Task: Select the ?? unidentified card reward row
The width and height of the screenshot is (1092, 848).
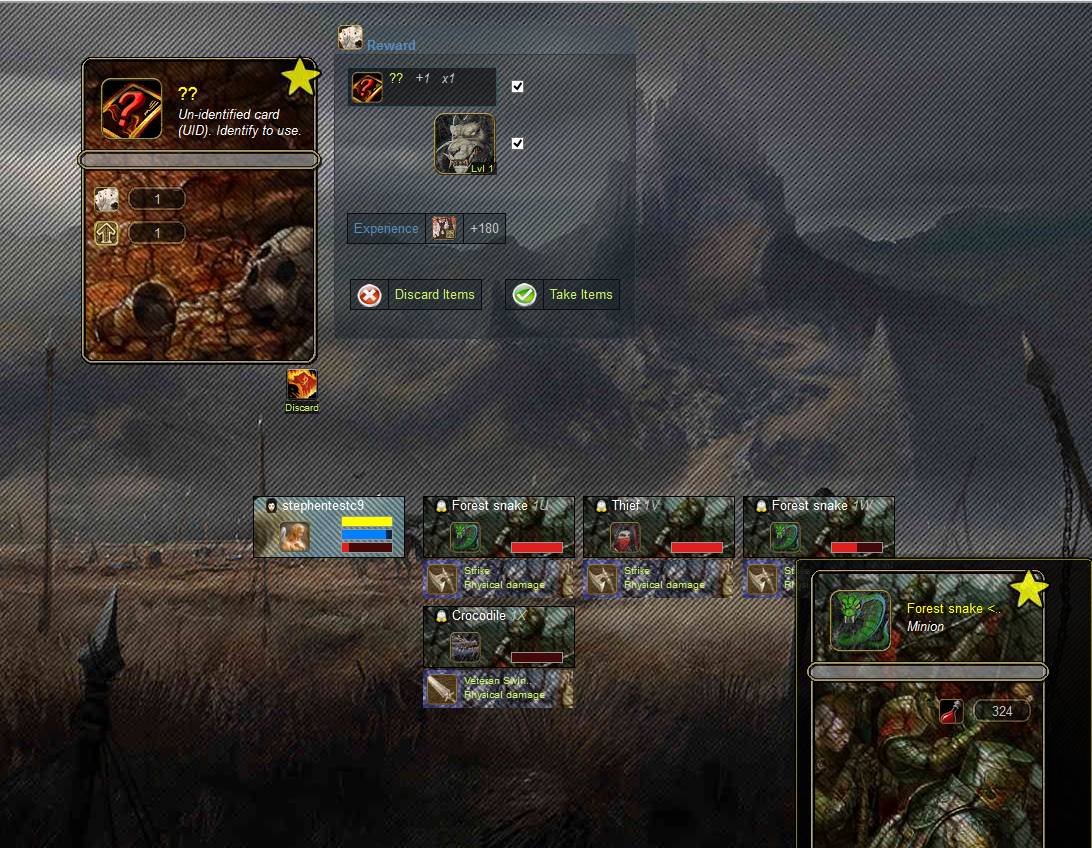Action: [422, 87]
